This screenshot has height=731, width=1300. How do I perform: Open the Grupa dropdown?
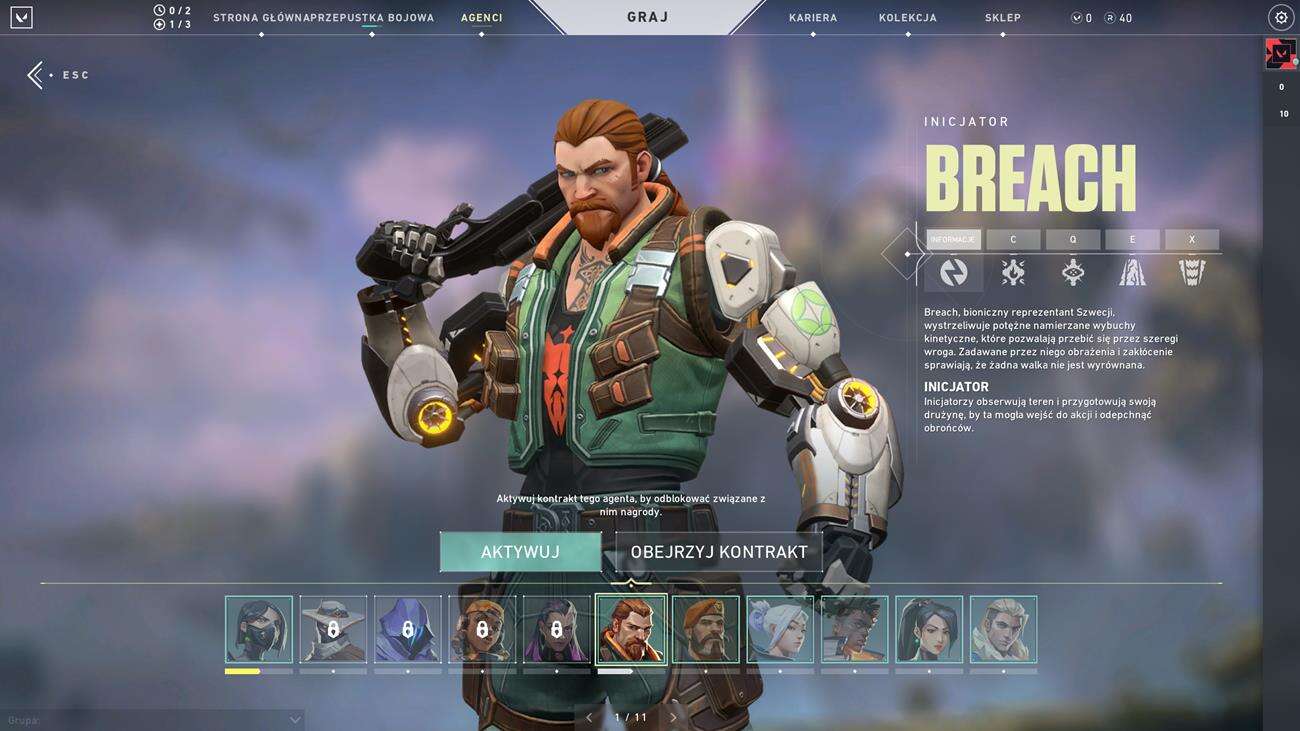152,720
